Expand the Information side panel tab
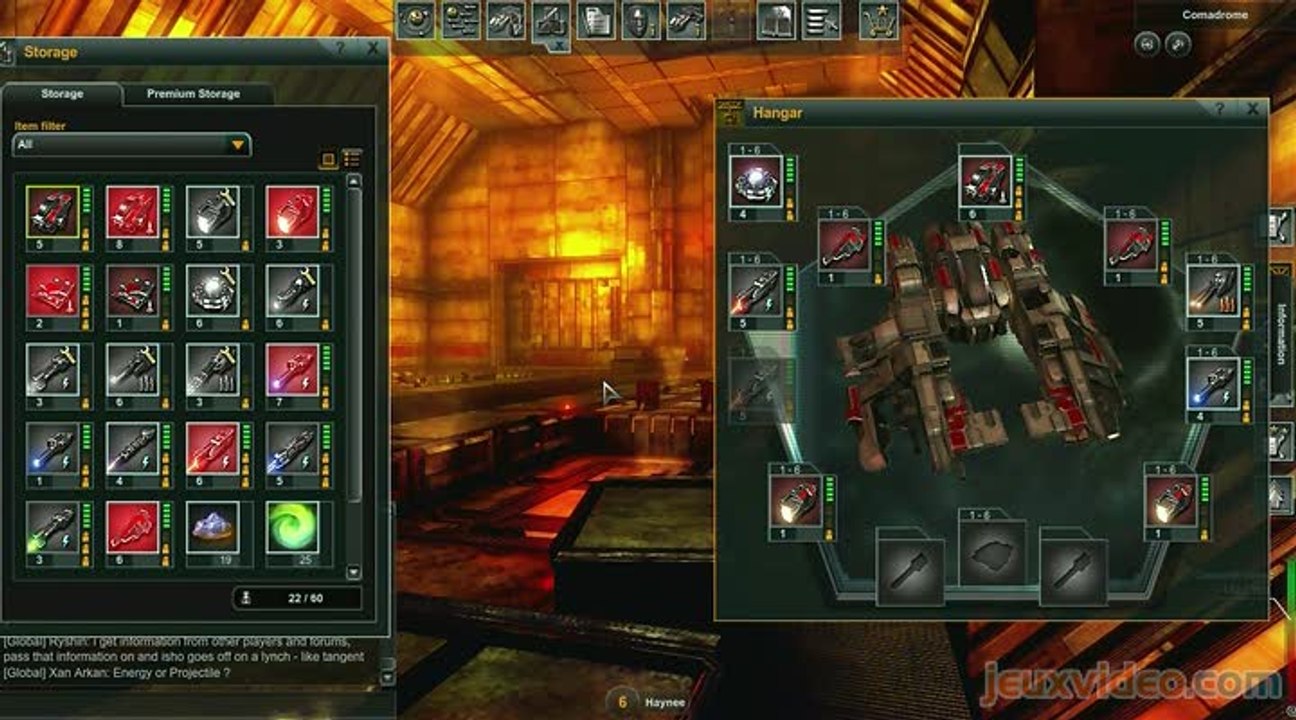This screenshot has width=1296, height=720. (1281, 333)
